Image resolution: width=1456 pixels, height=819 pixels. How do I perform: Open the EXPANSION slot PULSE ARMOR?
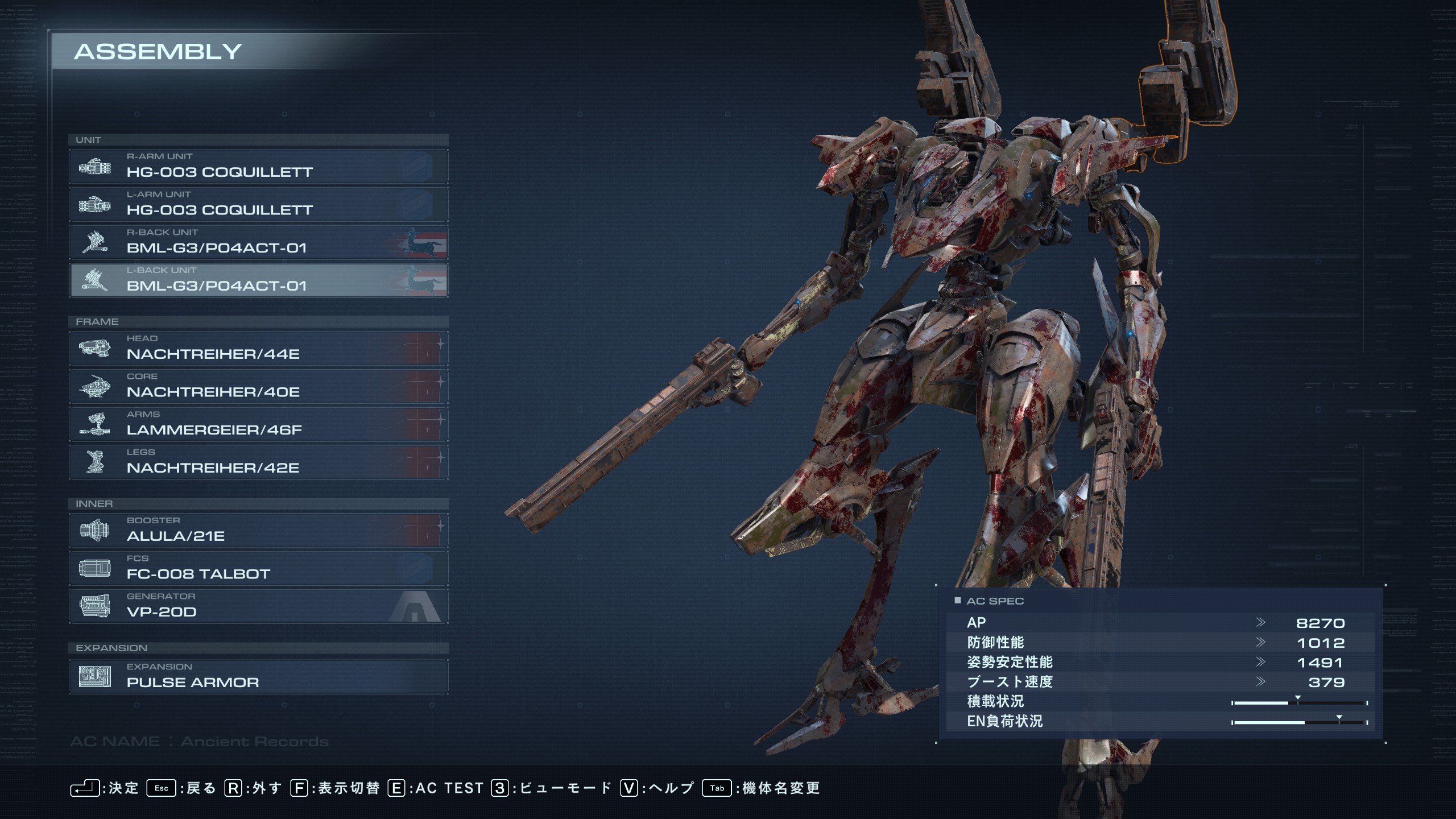(x=259, y=677)
